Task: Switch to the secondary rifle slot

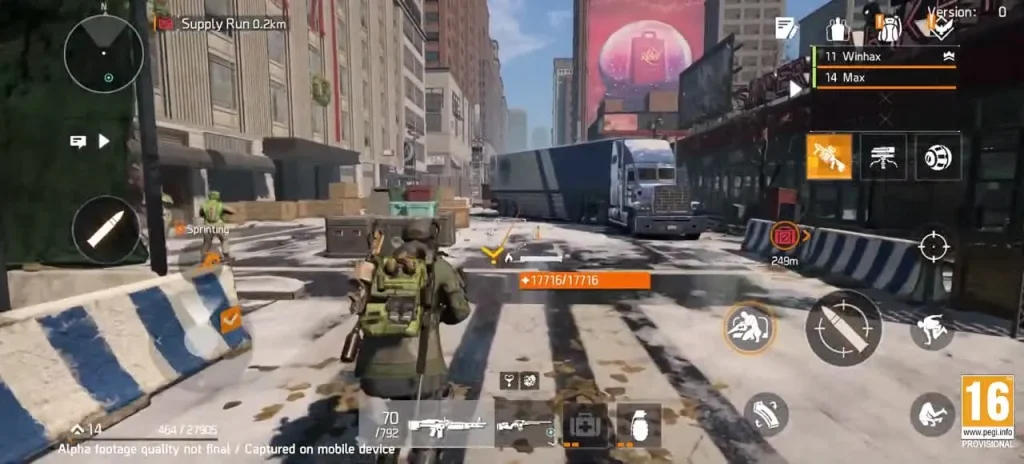Action: tap(524, 425)
